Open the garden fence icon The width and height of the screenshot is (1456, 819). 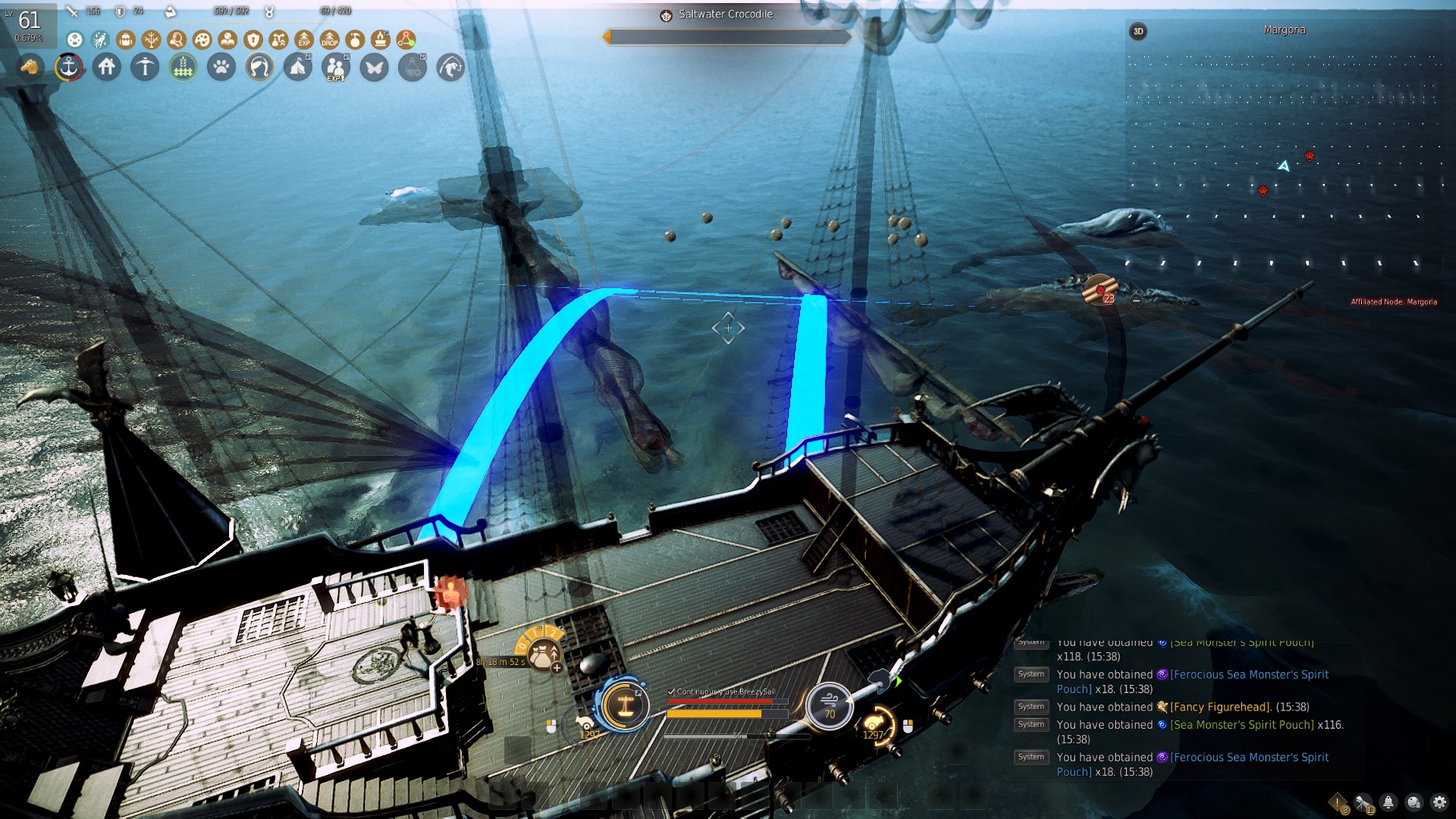183,67
